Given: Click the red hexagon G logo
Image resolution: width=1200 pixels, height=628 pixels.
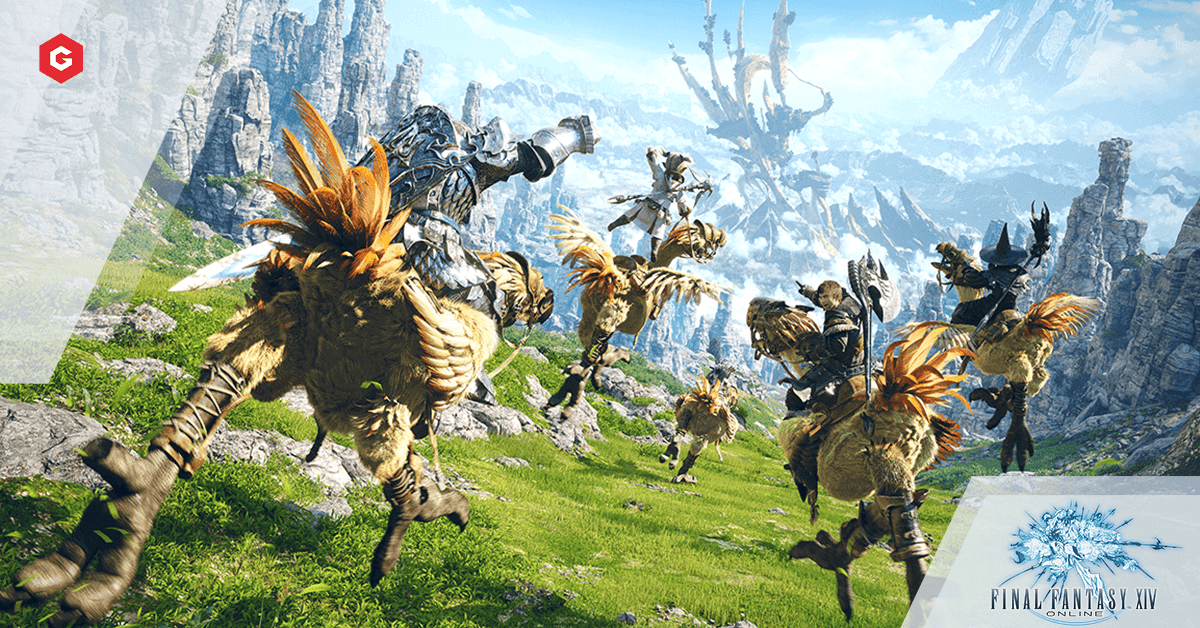Looking at the screenshot, I should point(59,57).
